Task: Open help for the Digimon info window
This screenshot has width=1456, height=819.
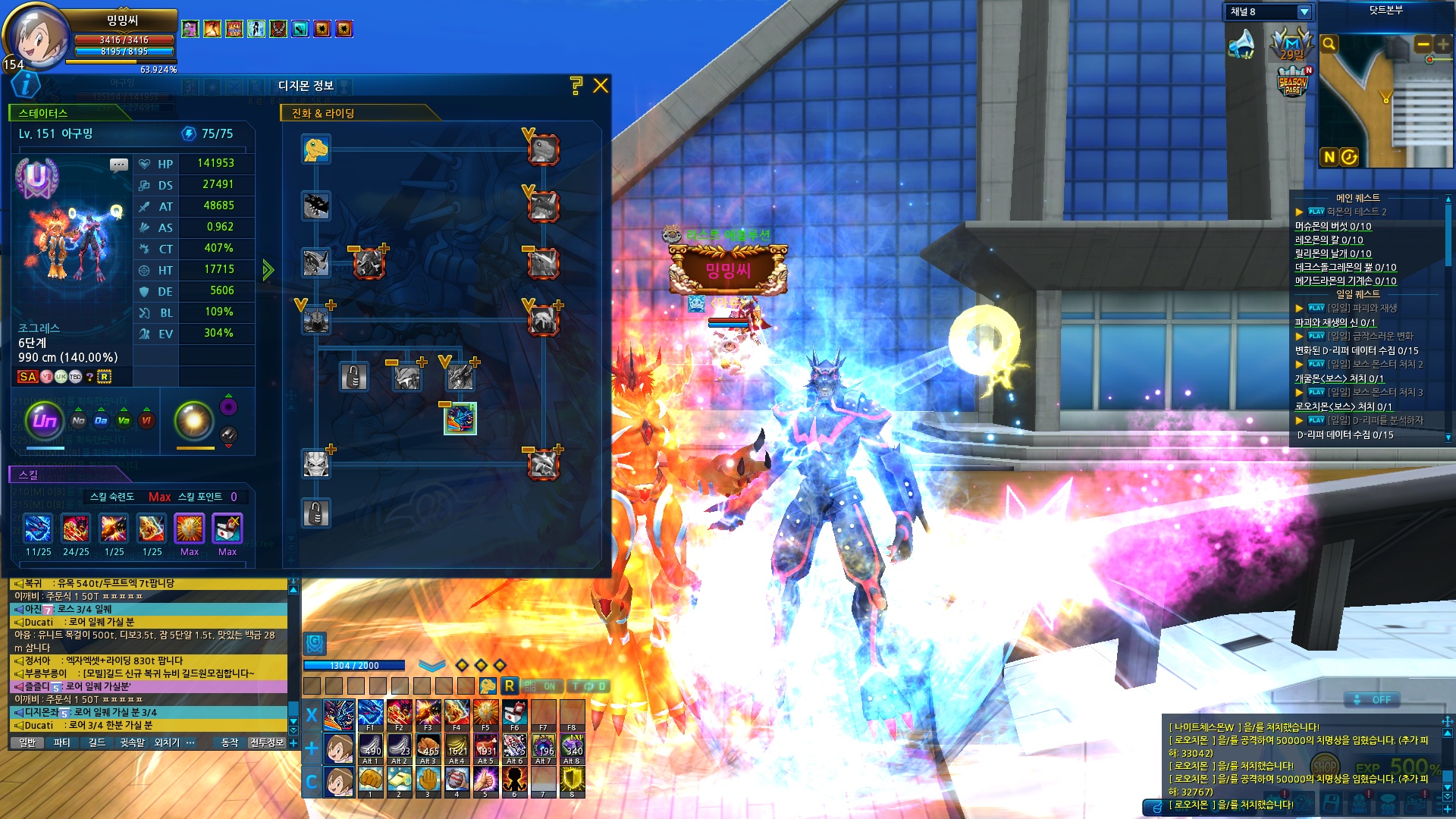Action: click(576, 86)
